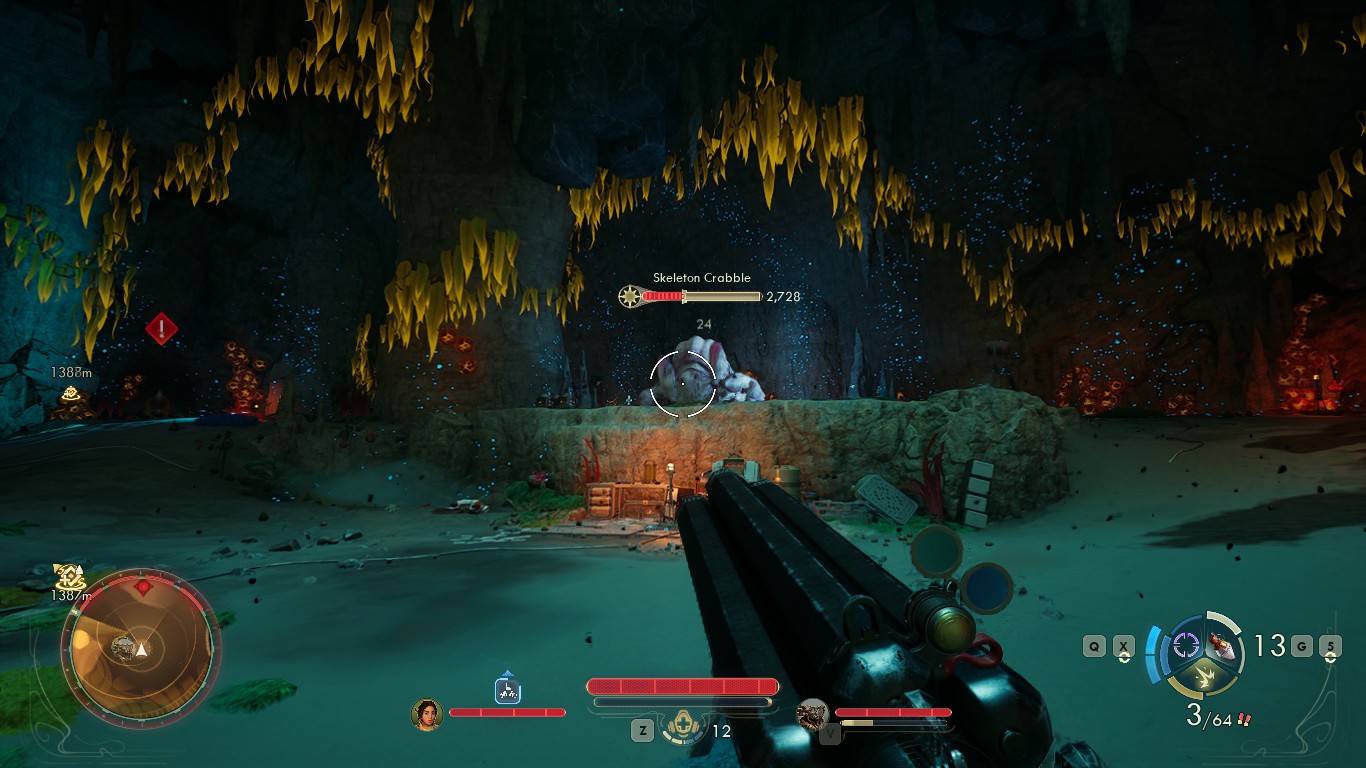
Task: Click the player arrow in the minimap center
Action: pyautogui.click(x=140, y=650)
